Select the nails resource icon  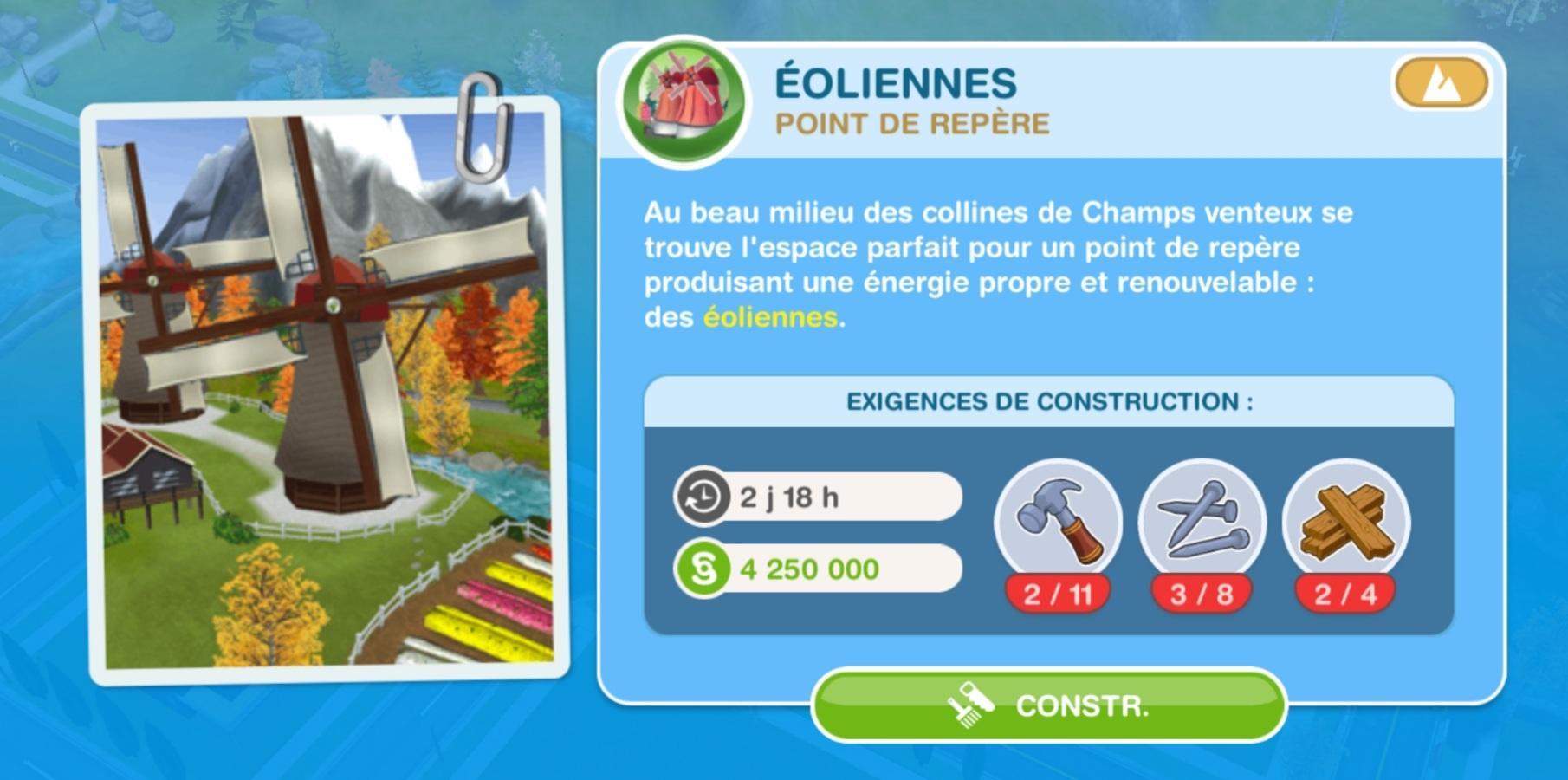pyautogui.click(x=1202, y=522)
